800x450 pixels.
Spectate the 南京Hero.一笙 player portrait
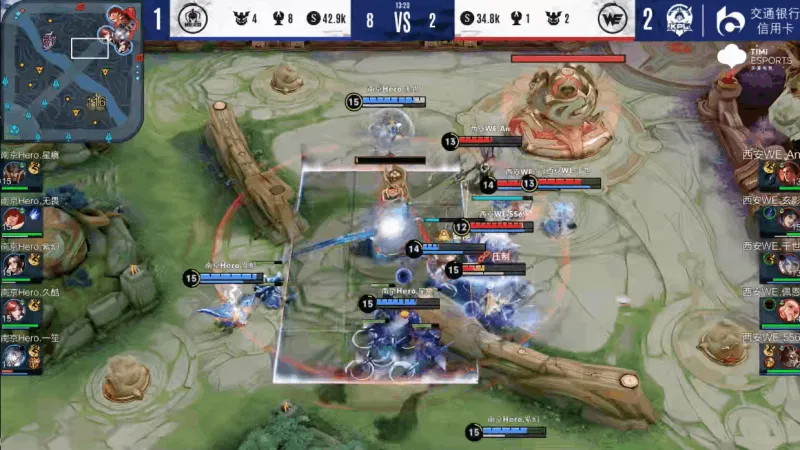click(x=16, y=354)
